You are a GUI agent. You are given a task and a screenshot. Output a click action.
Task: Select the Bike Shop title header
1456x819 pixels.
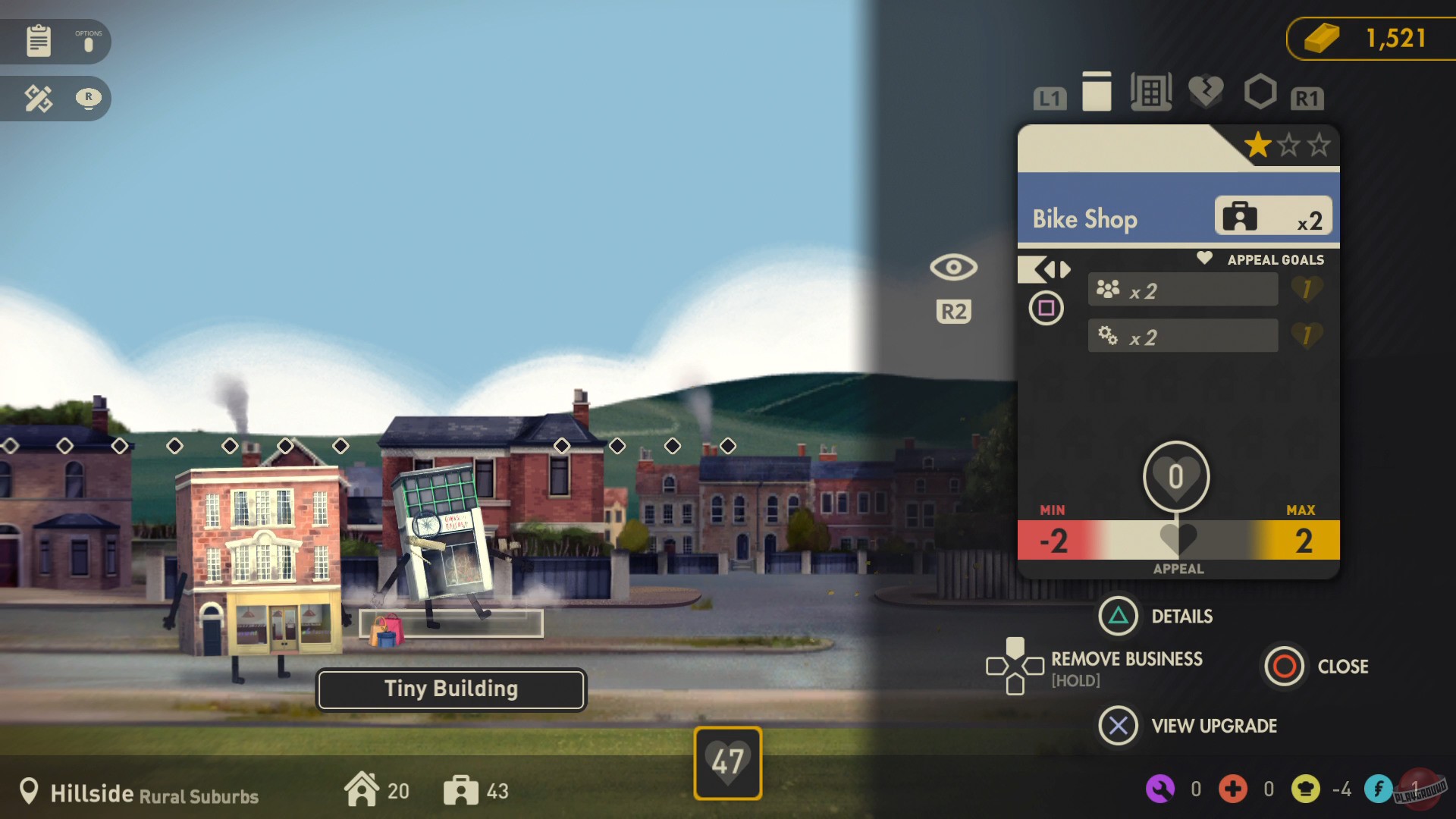1084,218
